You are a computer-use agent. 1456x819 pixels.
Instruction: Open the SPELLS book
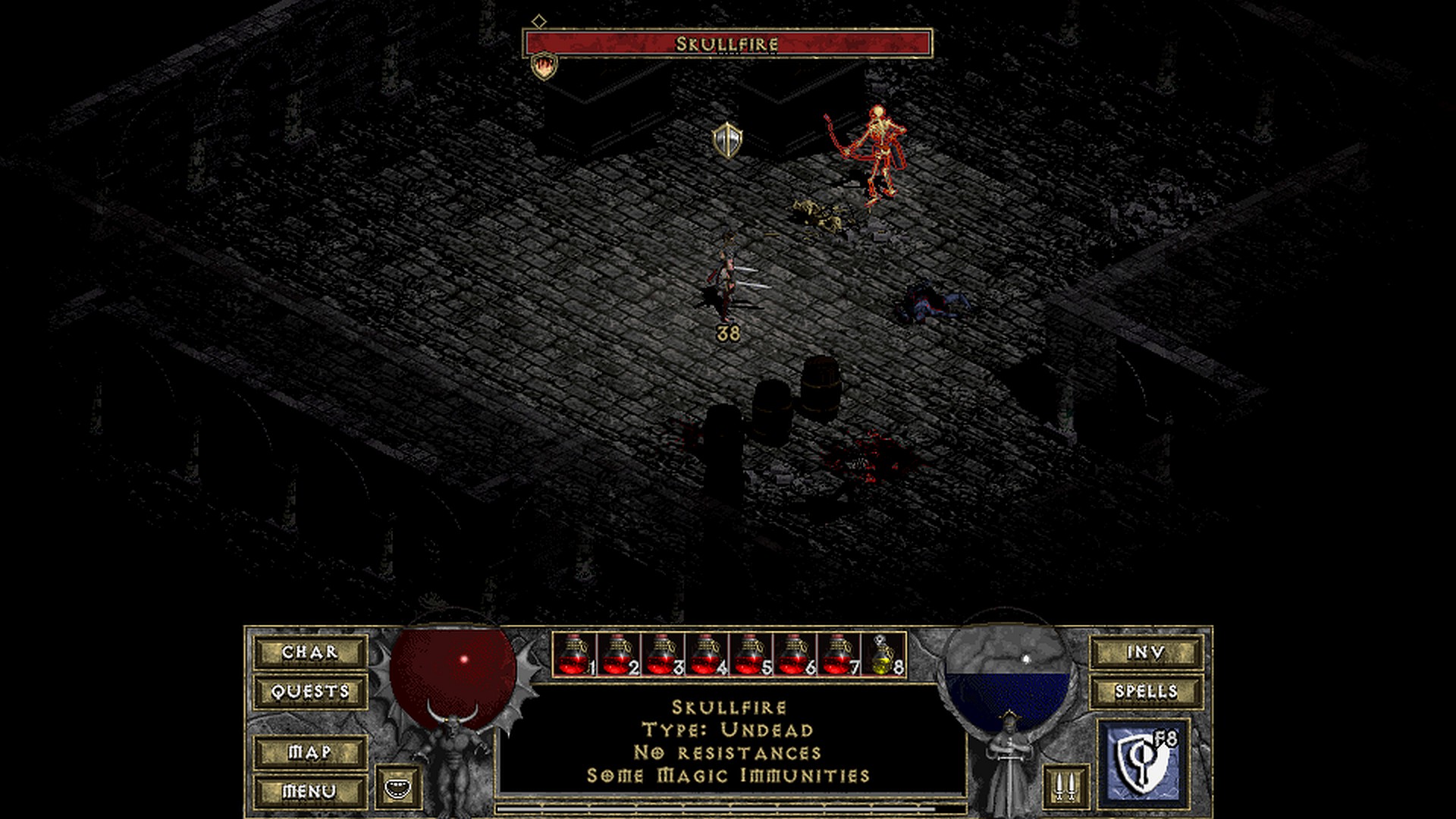[x=1146, y=692]
